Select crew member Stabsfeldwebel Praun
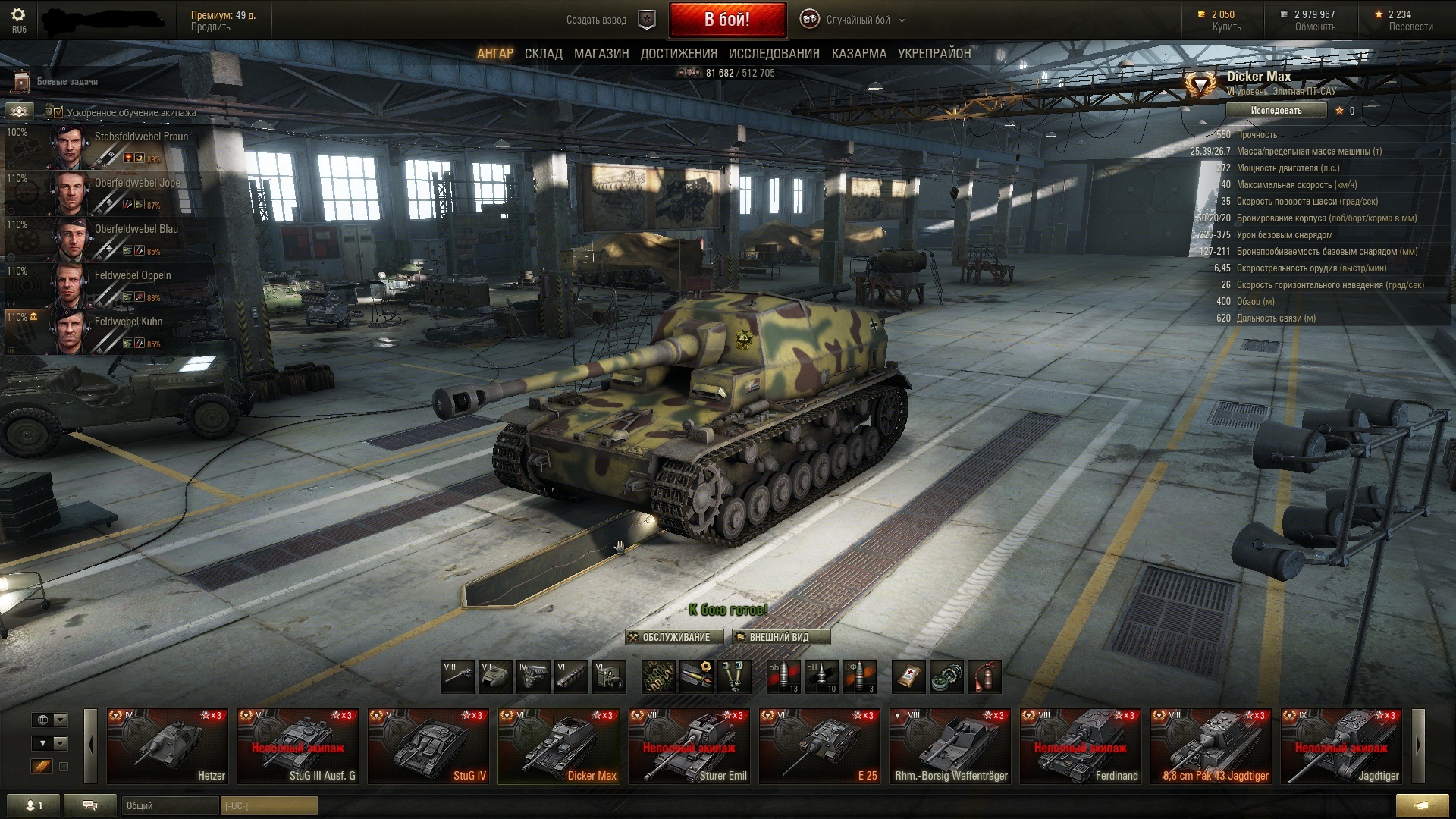1456x819 pixels. 140,137
